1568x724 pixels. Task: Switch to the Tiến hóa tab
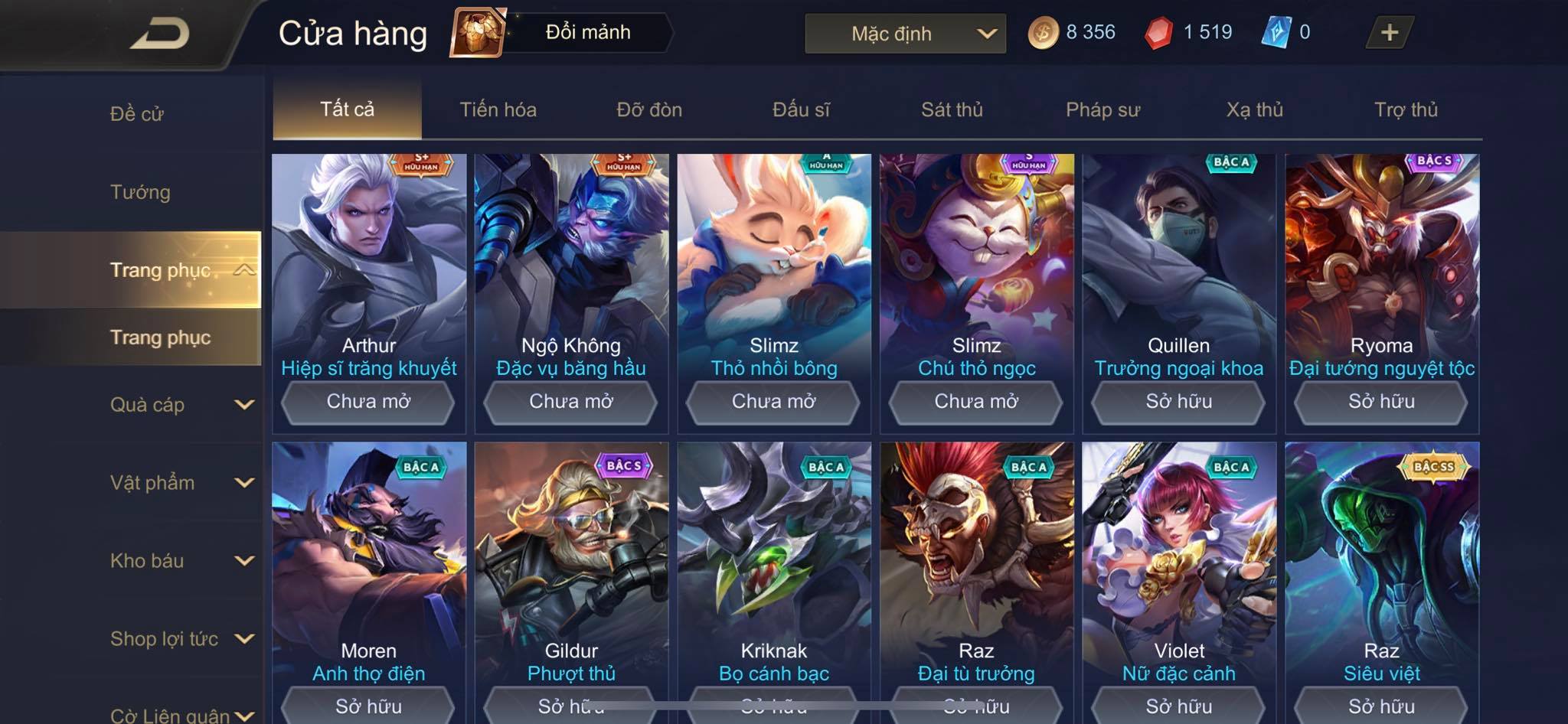[x=498, y=109]
